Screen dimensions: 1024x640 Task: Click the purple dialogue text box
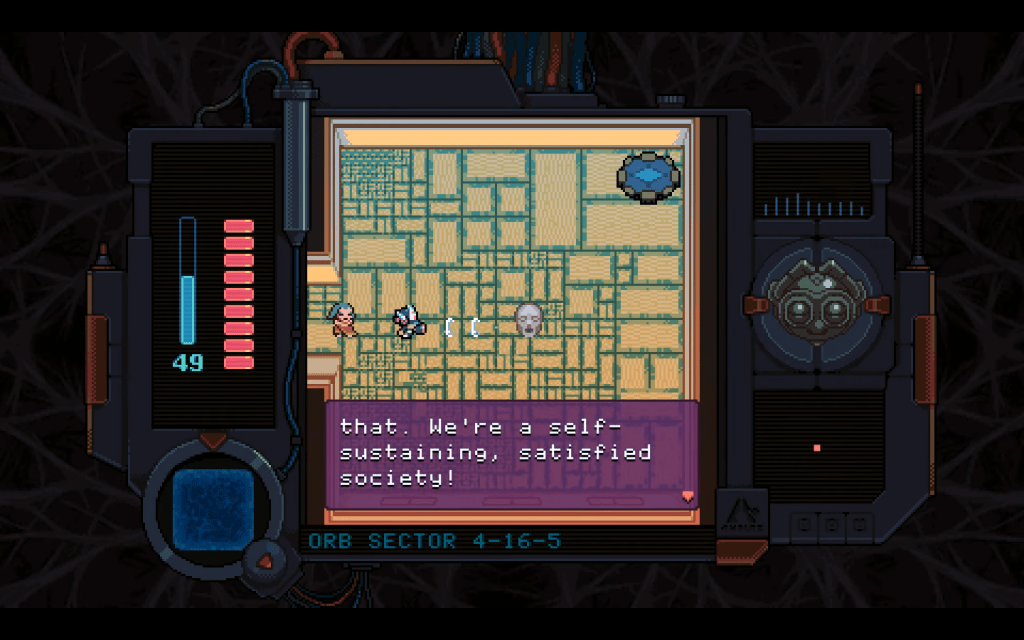511,455
